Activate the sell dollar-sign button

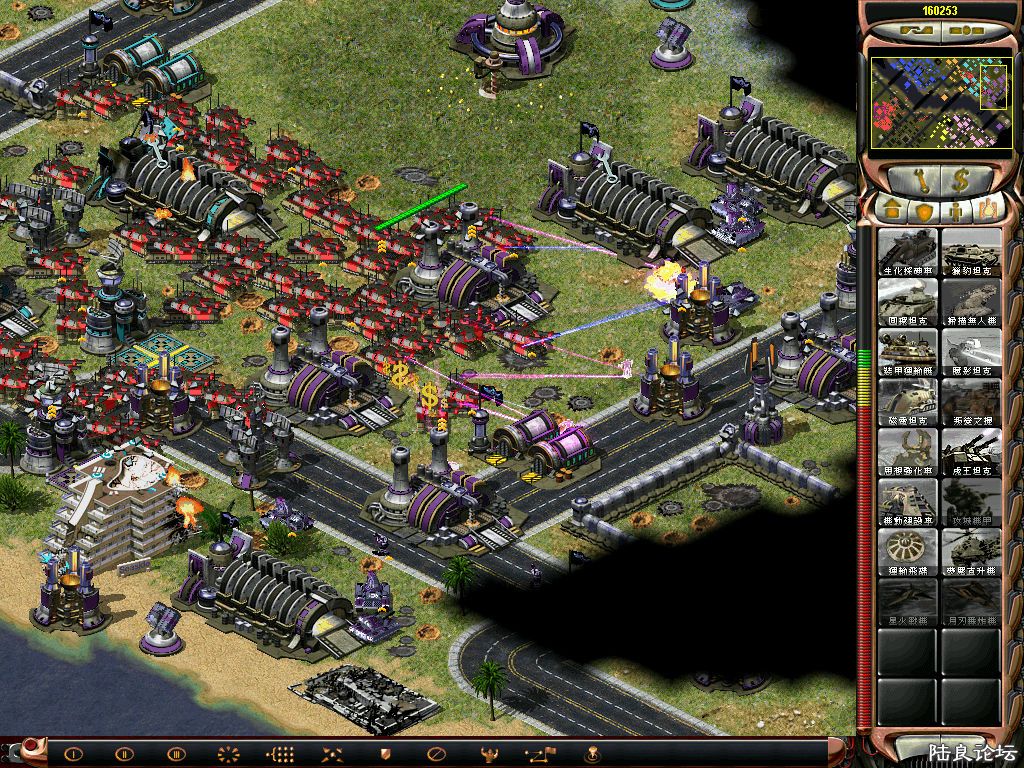(x=962, y=181)
